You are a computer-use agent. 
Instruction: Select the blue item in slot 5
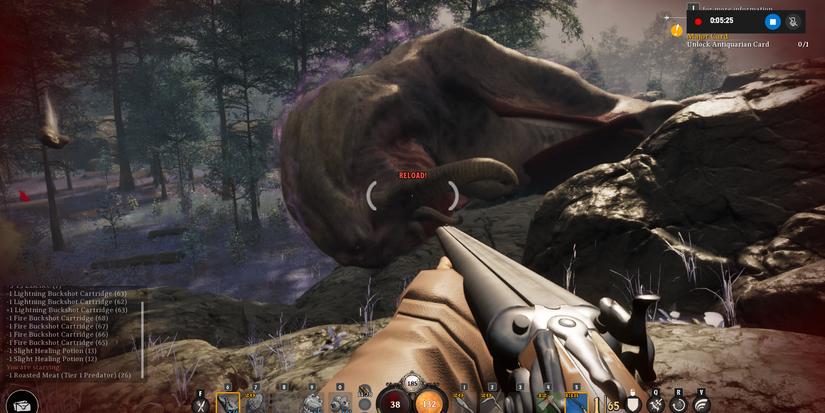[575, 403]
